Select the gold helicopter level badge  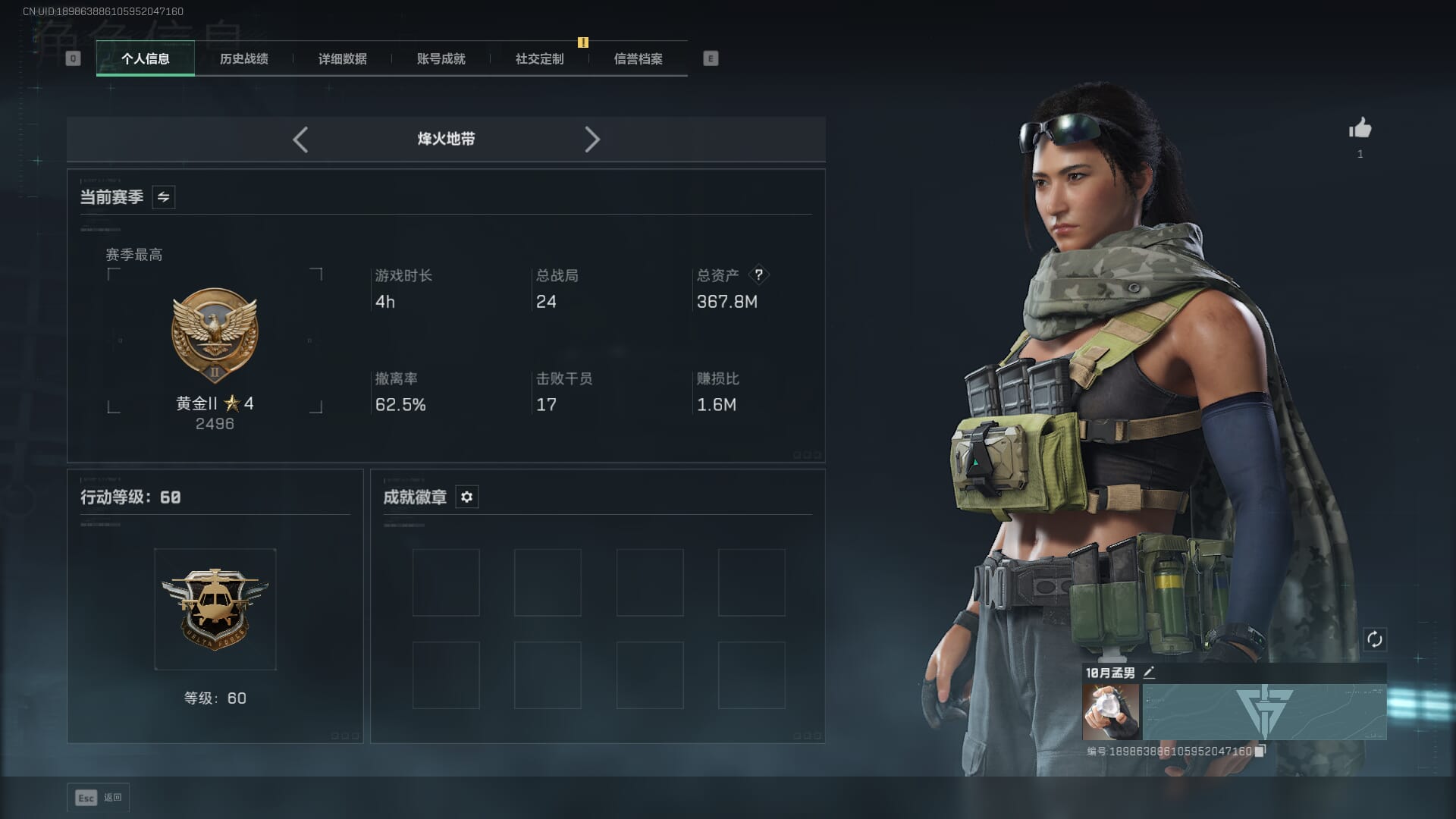[215, 609]
